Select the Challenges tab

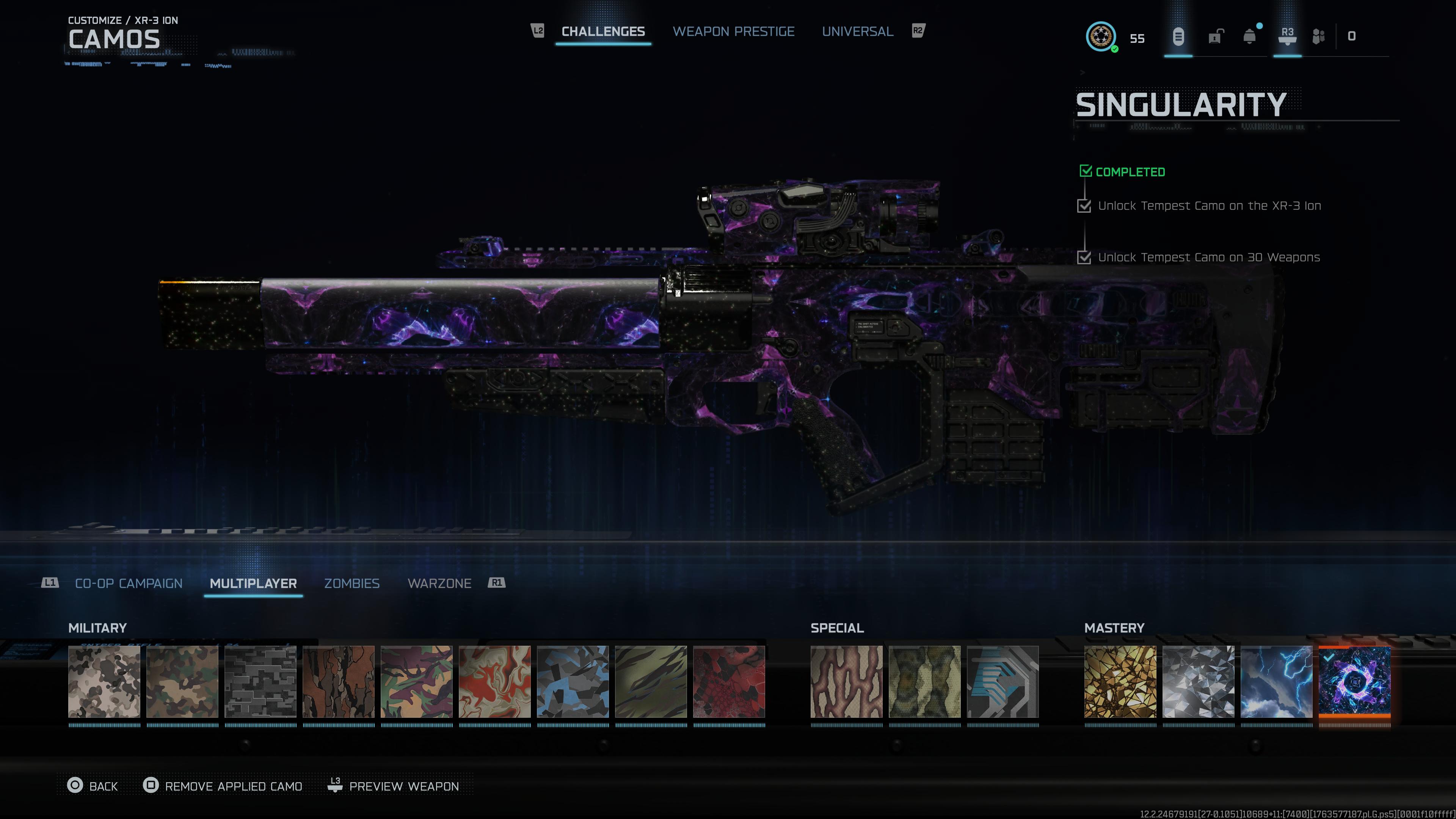[x=602, y=31]
